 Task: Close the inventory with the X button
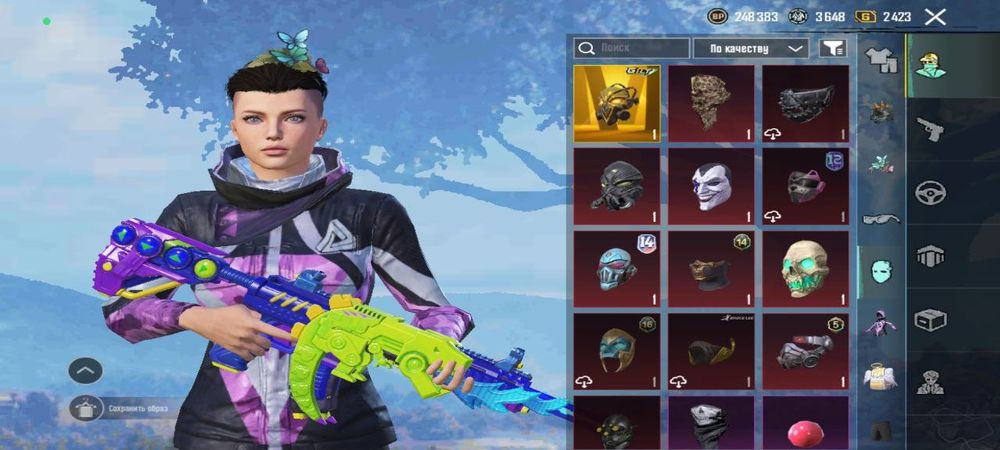[935, 16]
